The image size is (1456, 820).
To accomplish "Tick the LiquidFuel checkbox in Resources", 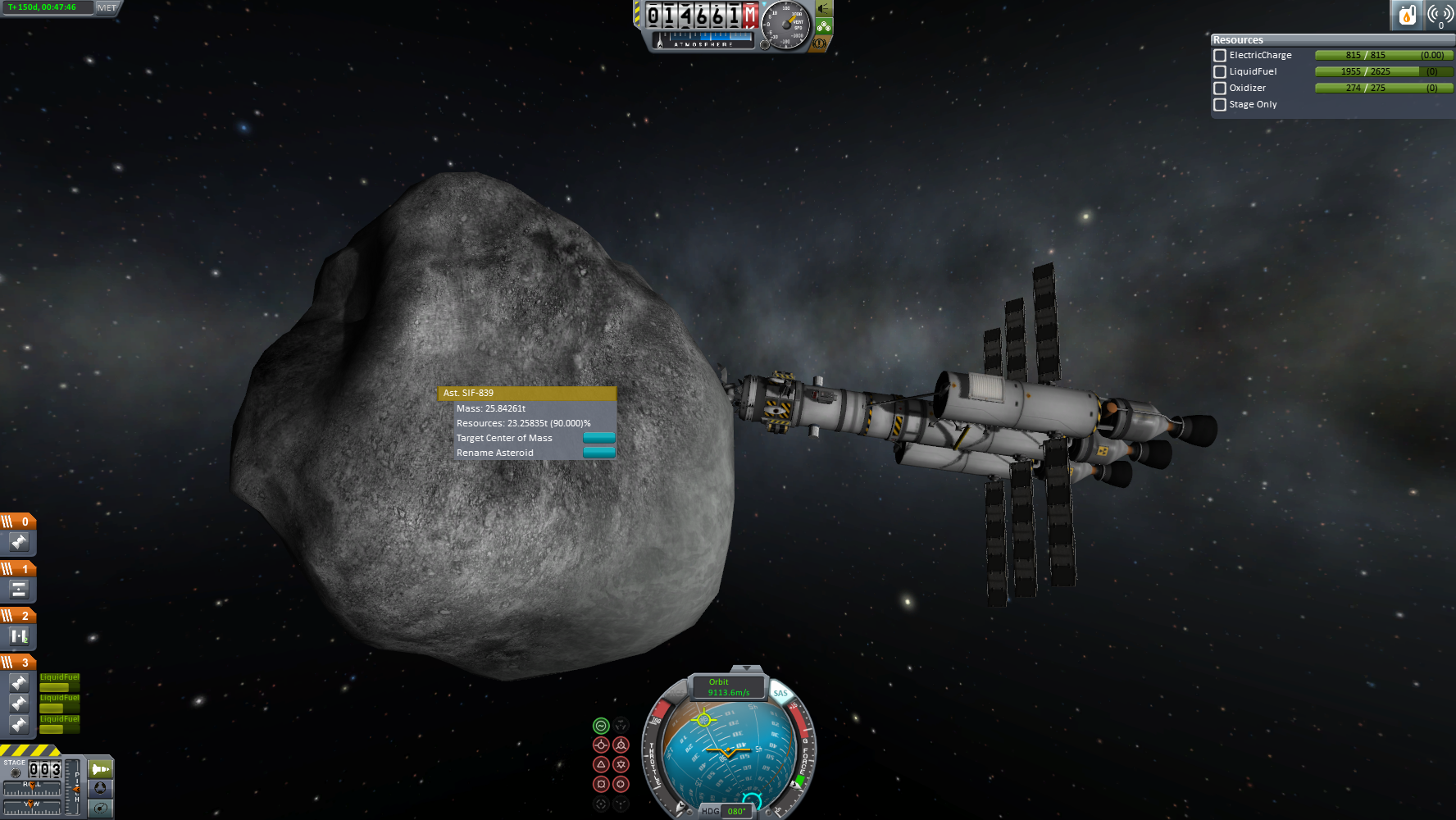I will point(1220,72).
